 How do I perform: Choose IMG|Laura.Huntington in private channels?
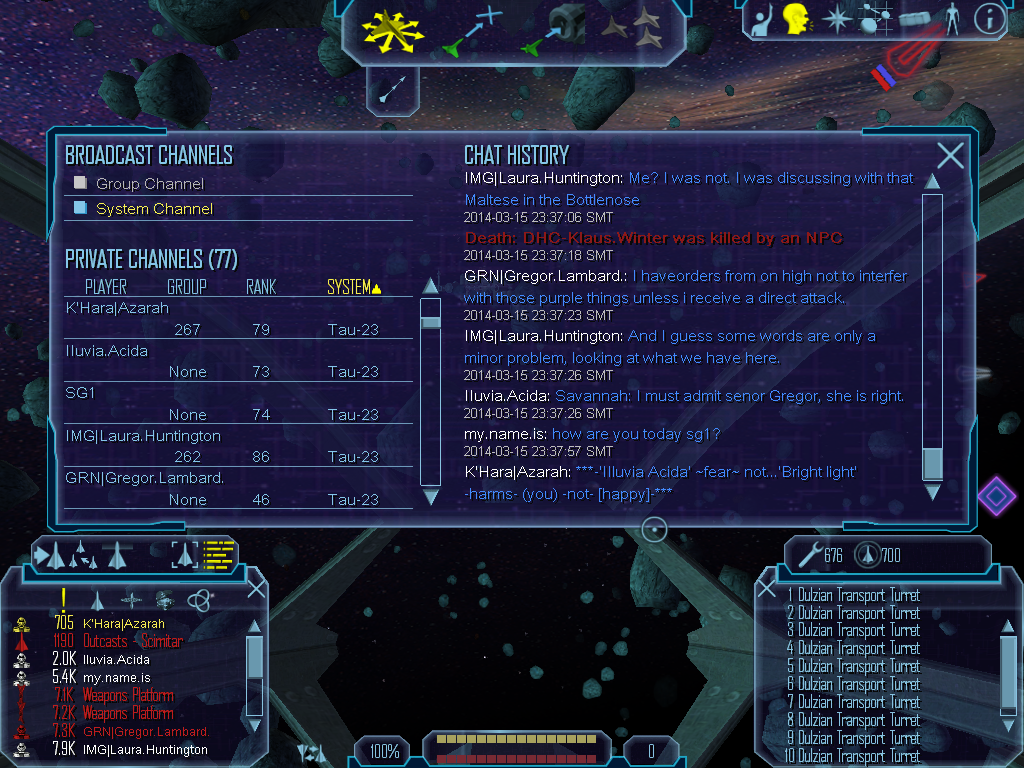[x=143, y=436]
